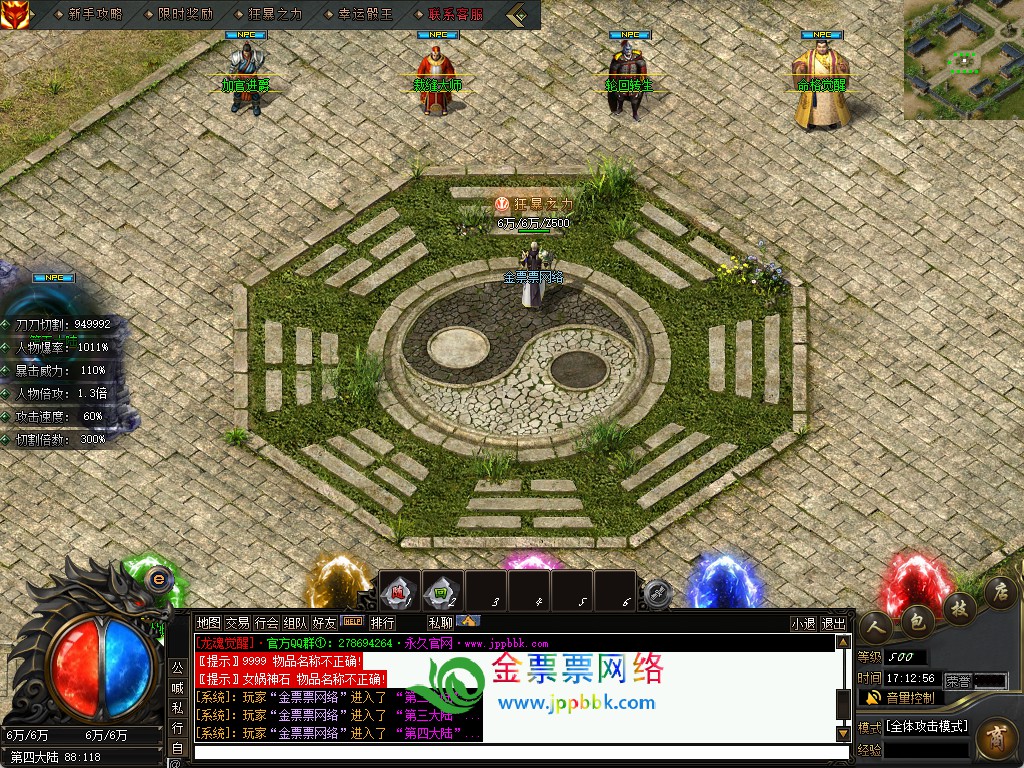Image resolution: width=1024 pixels, height=768 pixels.
Task: Select 狂暴之力 in the top menu bar
Action: (x=274, y=14)
